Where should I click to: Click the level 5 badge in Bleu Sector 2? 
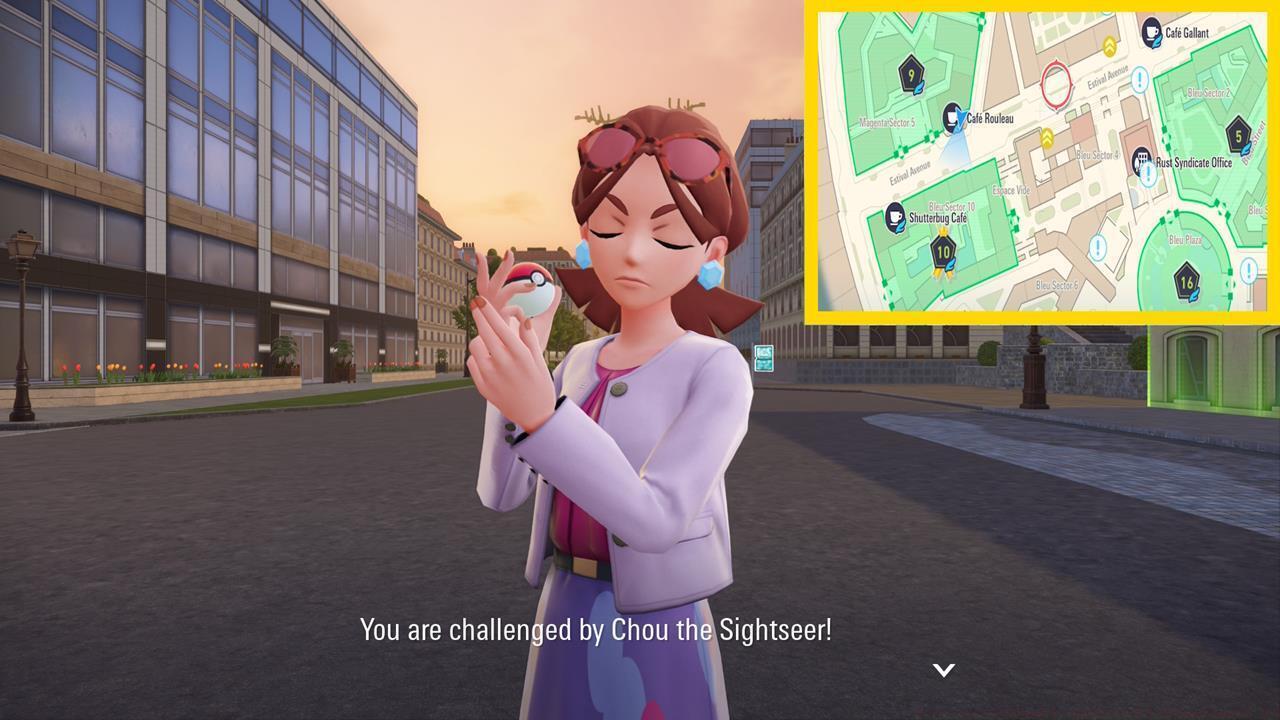click(x=1238, y=135)
